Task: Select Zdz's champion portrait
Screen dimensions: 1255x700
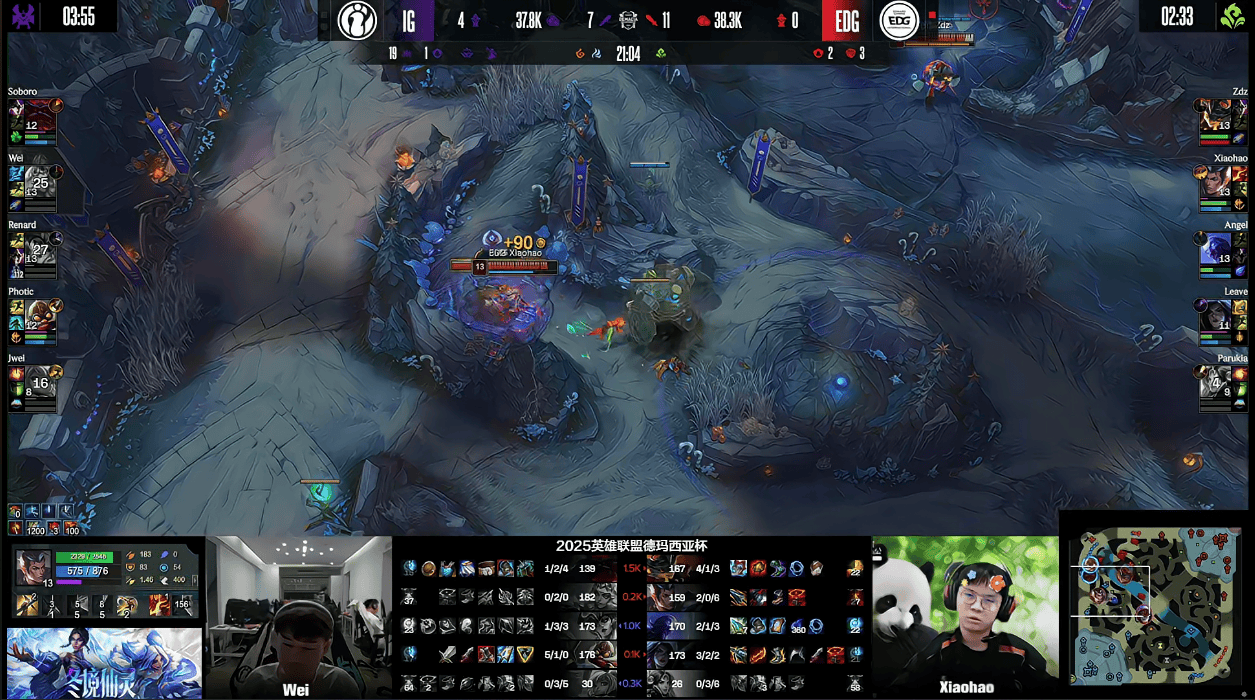Action: pyautogui.click(x=1215, y=115)
